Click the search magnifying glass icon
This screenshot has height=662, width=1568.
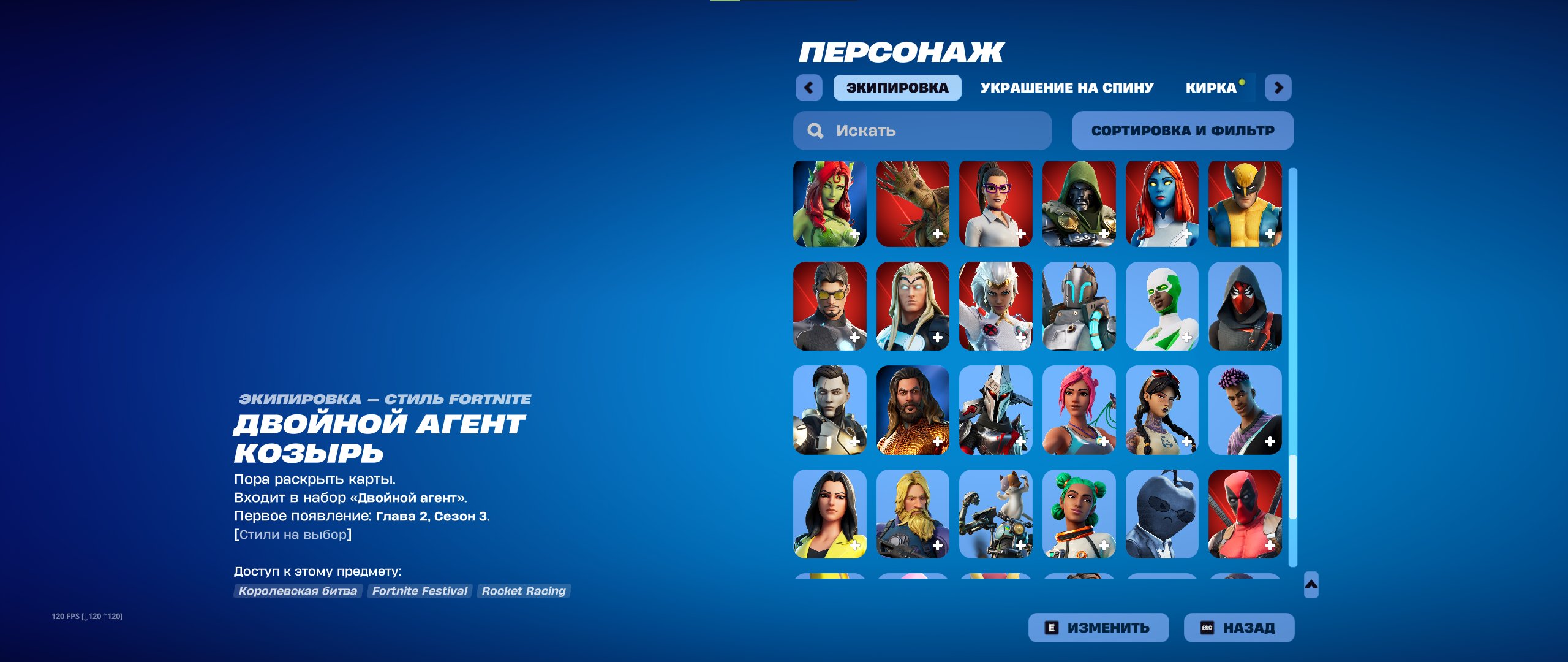pos(816,130)
